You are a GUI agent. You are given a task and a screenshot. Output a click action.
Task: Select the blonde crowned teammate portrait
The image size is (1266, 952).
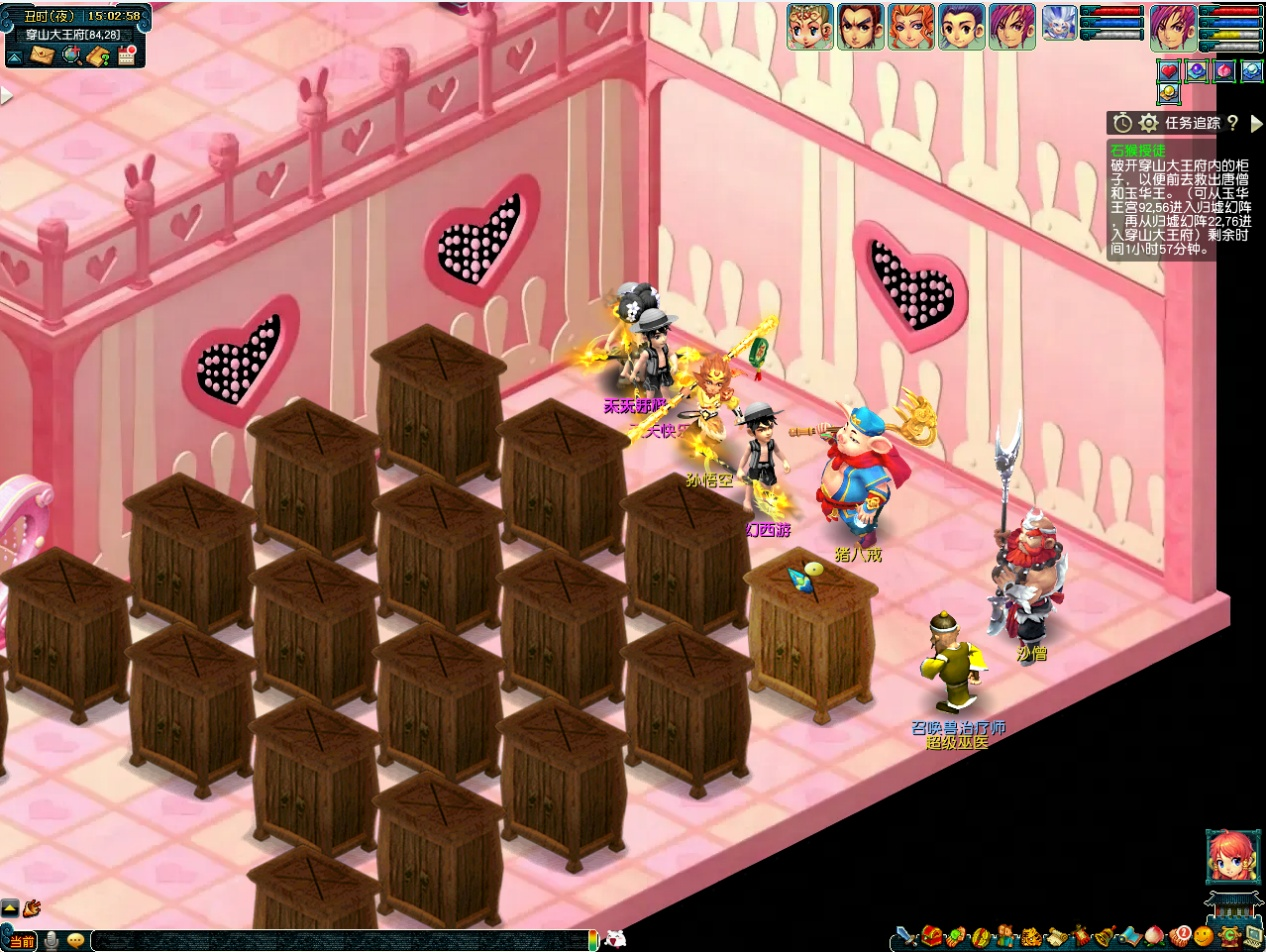pyautogui.click(x=809, y=27)
